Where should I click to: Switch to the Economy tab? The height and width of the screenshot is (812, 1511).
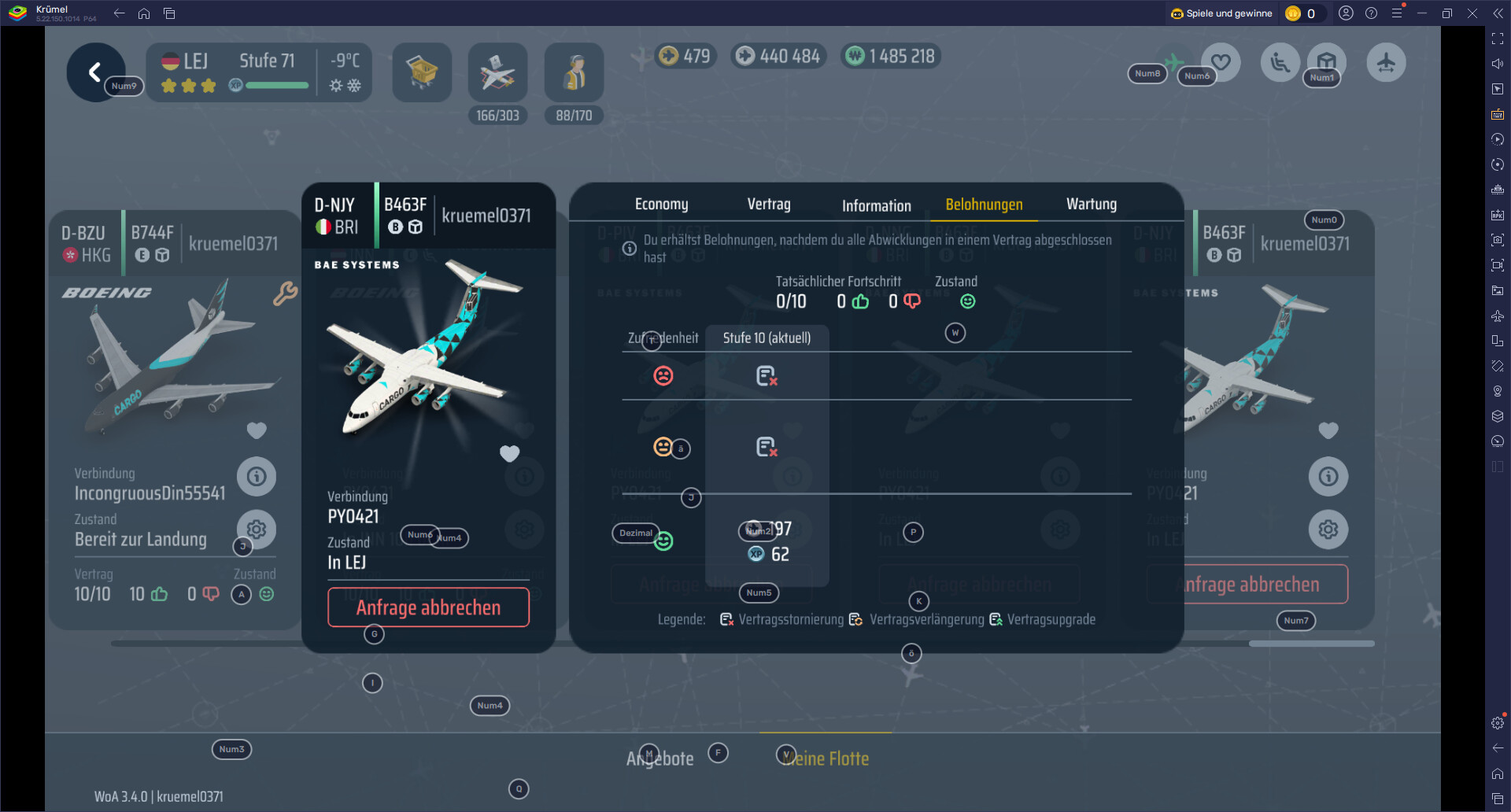point(661,205)
